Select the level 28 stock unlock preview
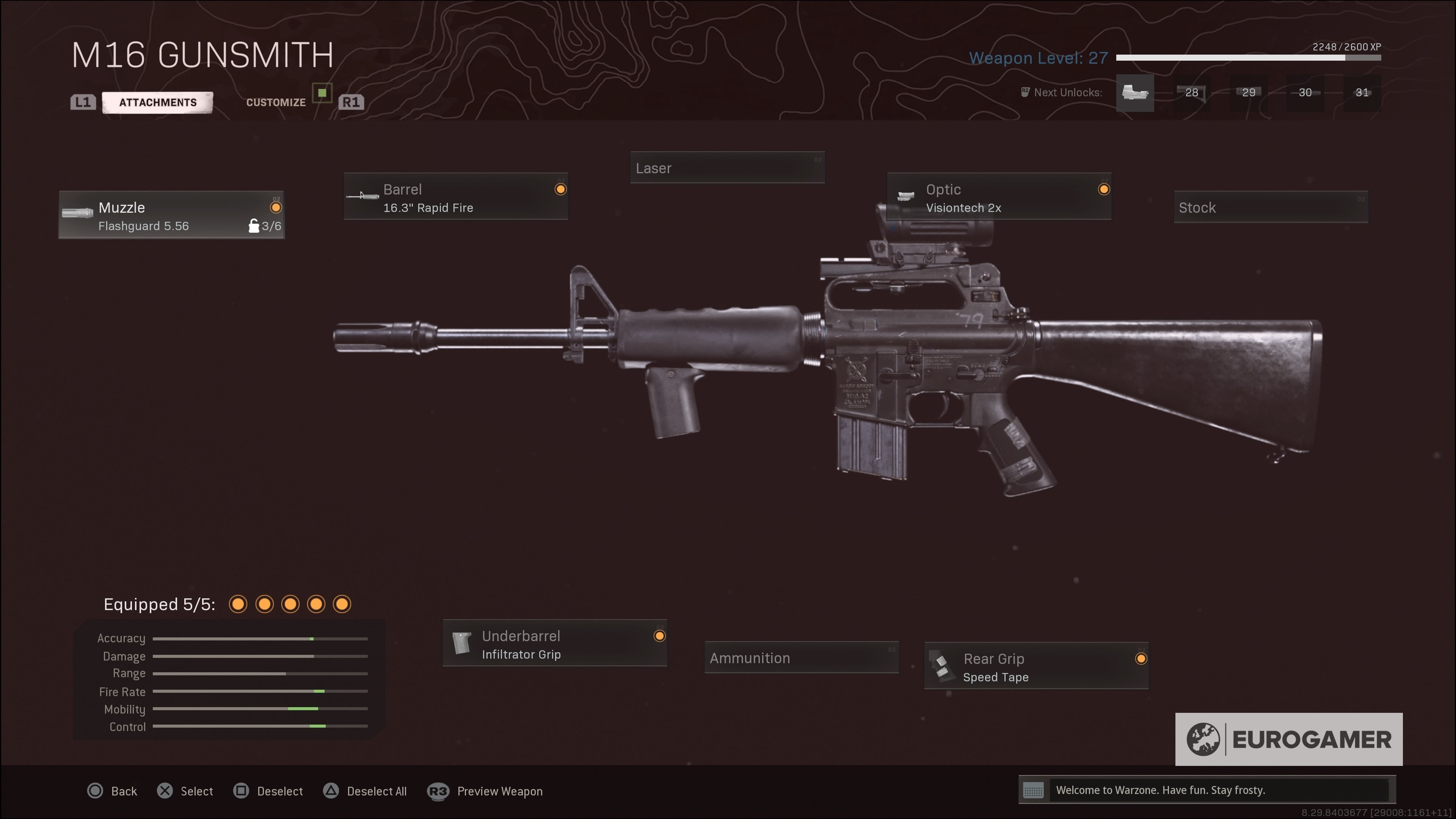The height and width of the screenshot is (819, 1456). point(1191,93)
